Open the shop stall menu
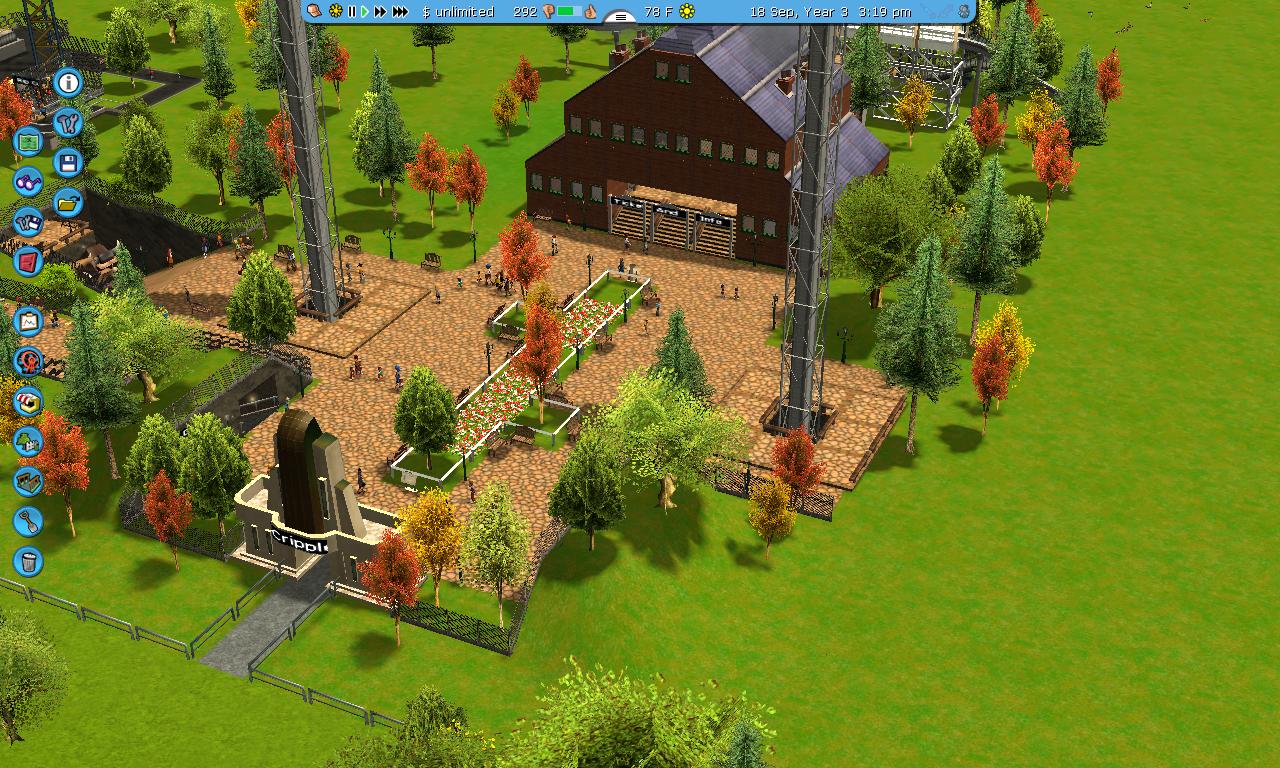This screenshot has width=1280, height=768. coord(28,401)
